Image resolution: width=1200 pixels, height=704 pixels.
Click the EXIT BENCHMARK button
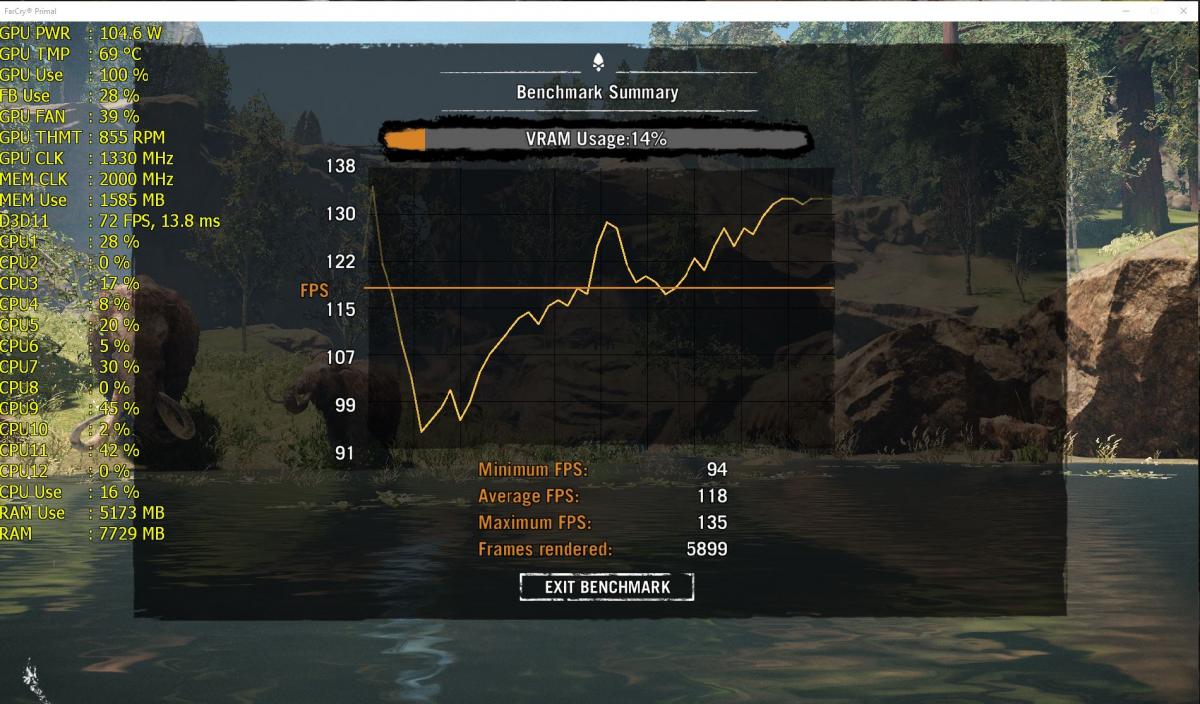pos(606,587)
